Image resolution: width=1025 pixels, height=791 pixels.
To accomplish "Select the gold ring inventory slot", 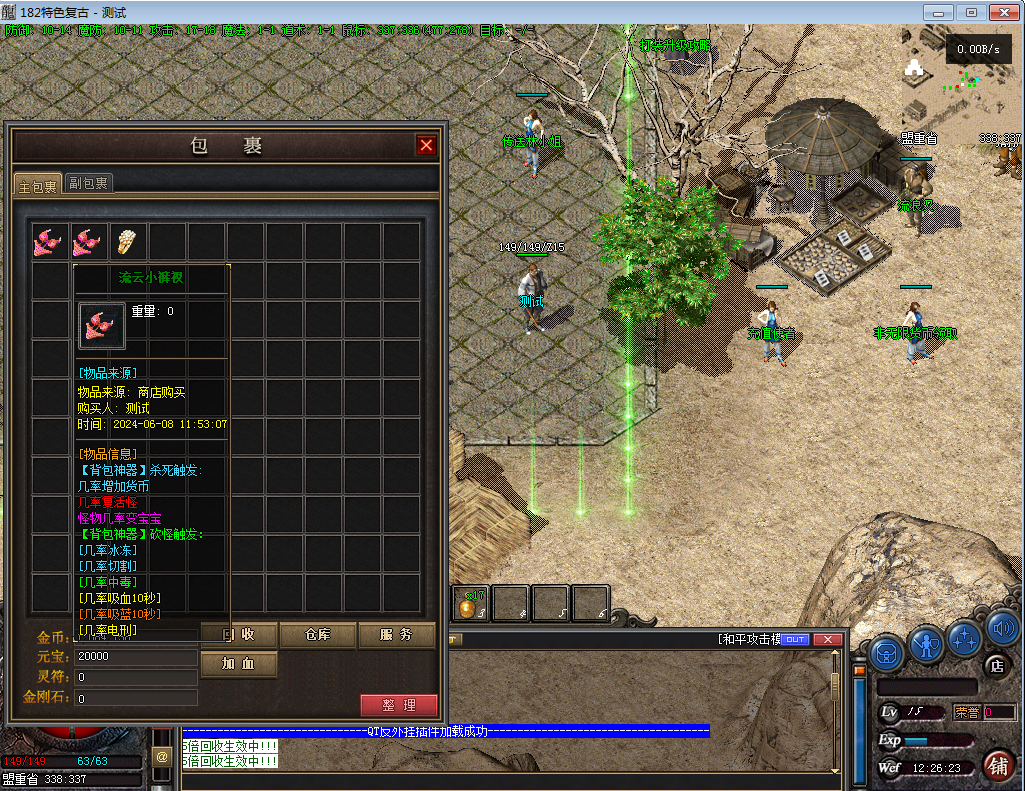I will (129, 241).
